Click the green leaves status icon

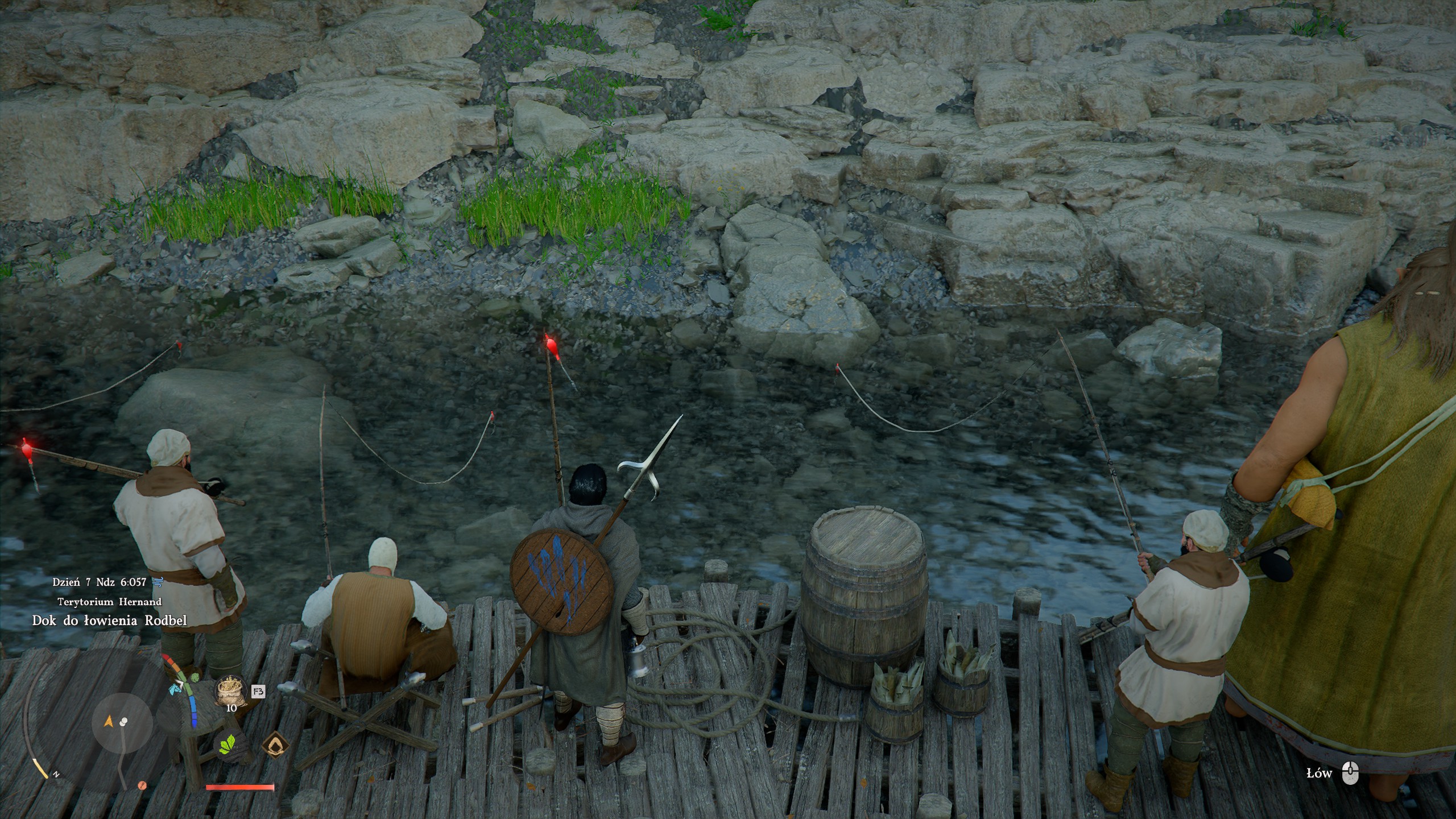(x=228, y=745)
